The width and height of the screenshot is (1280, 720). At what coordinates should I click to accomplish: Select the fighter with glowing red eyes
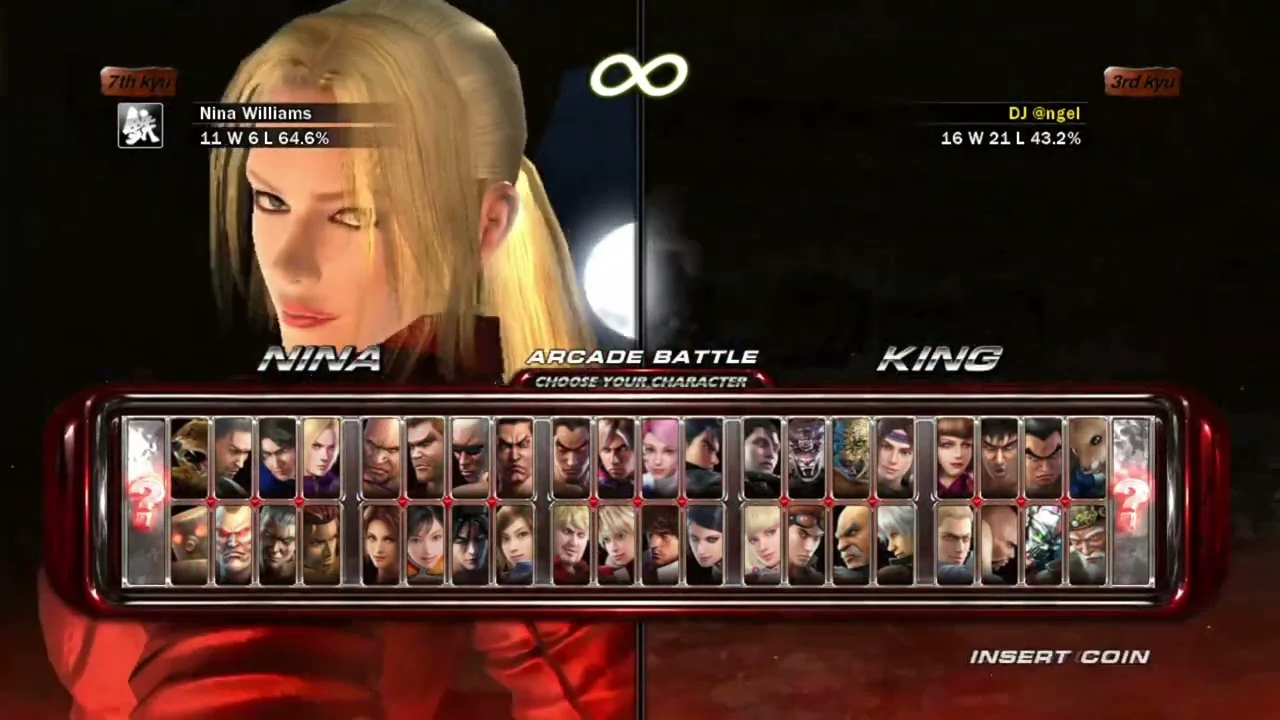(234, 544)
